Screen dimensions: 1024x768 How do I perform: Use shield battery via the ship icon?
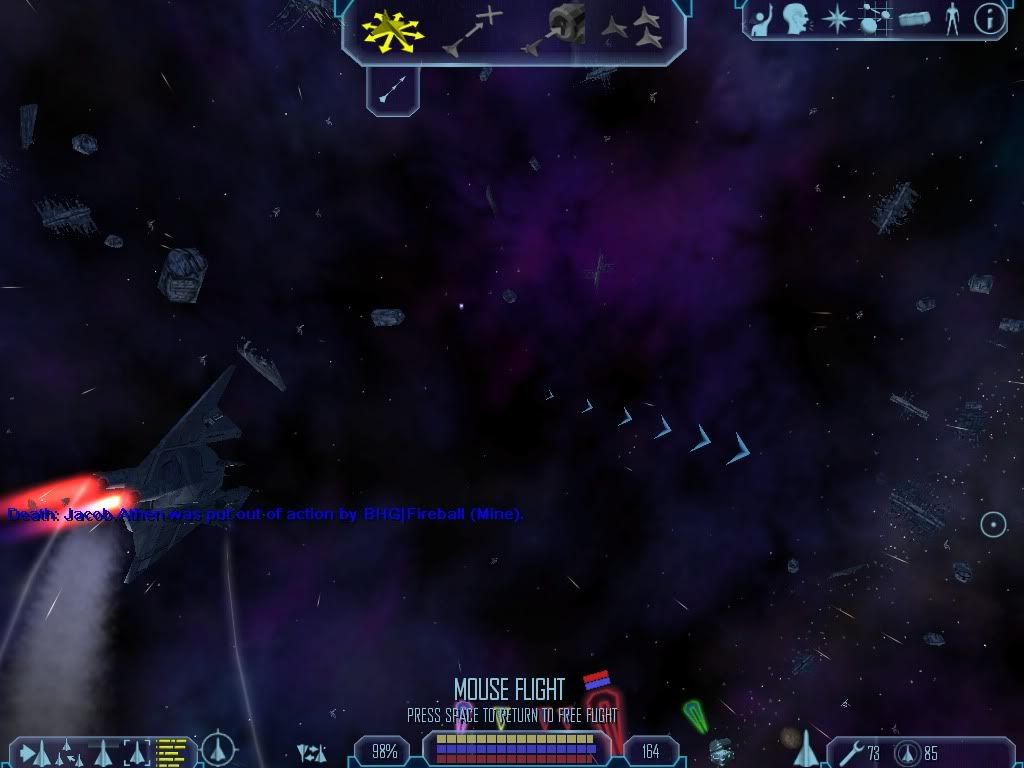point(908,753)
